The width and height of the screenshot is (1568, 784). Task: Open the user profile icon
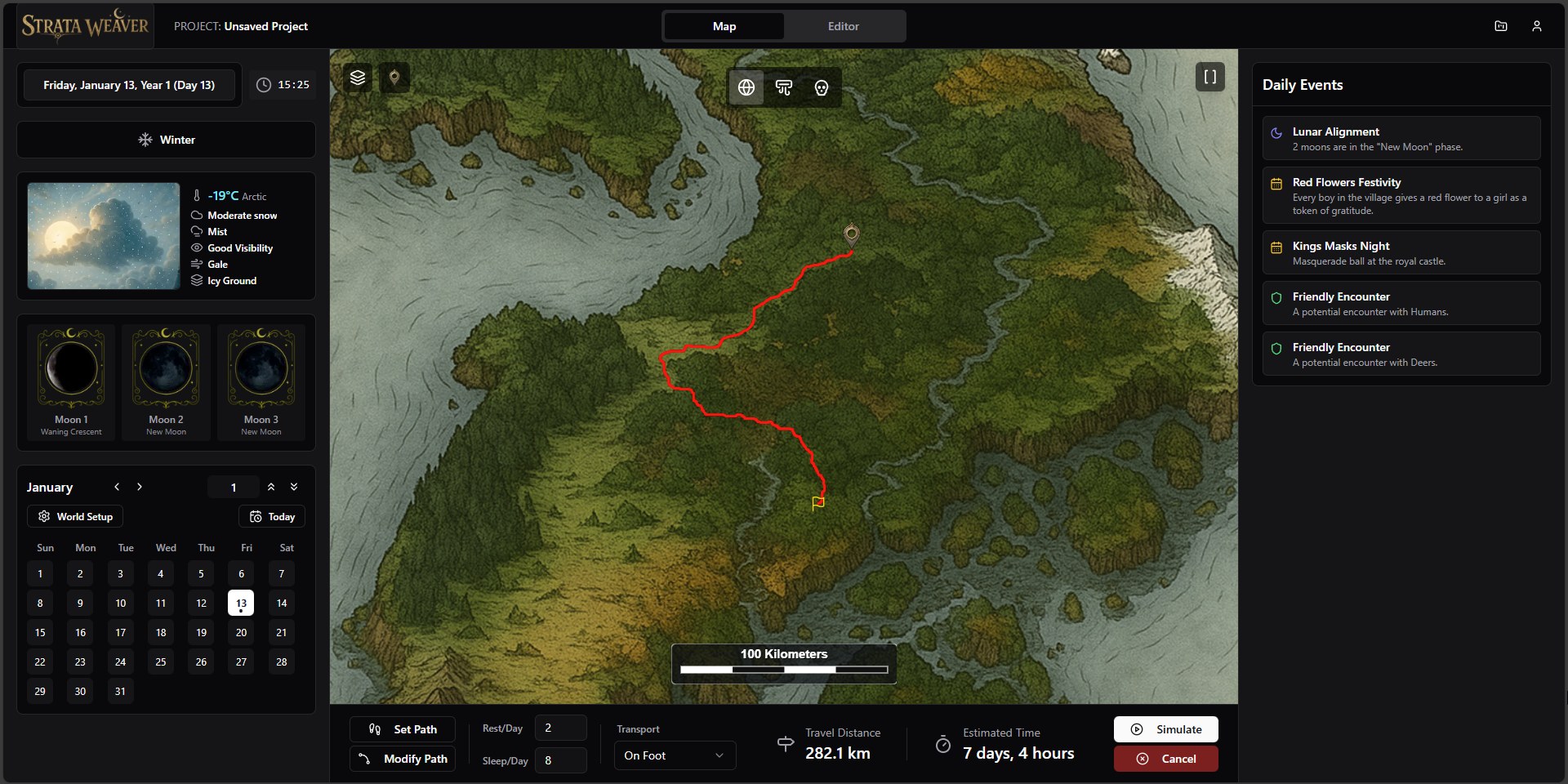1537,25
